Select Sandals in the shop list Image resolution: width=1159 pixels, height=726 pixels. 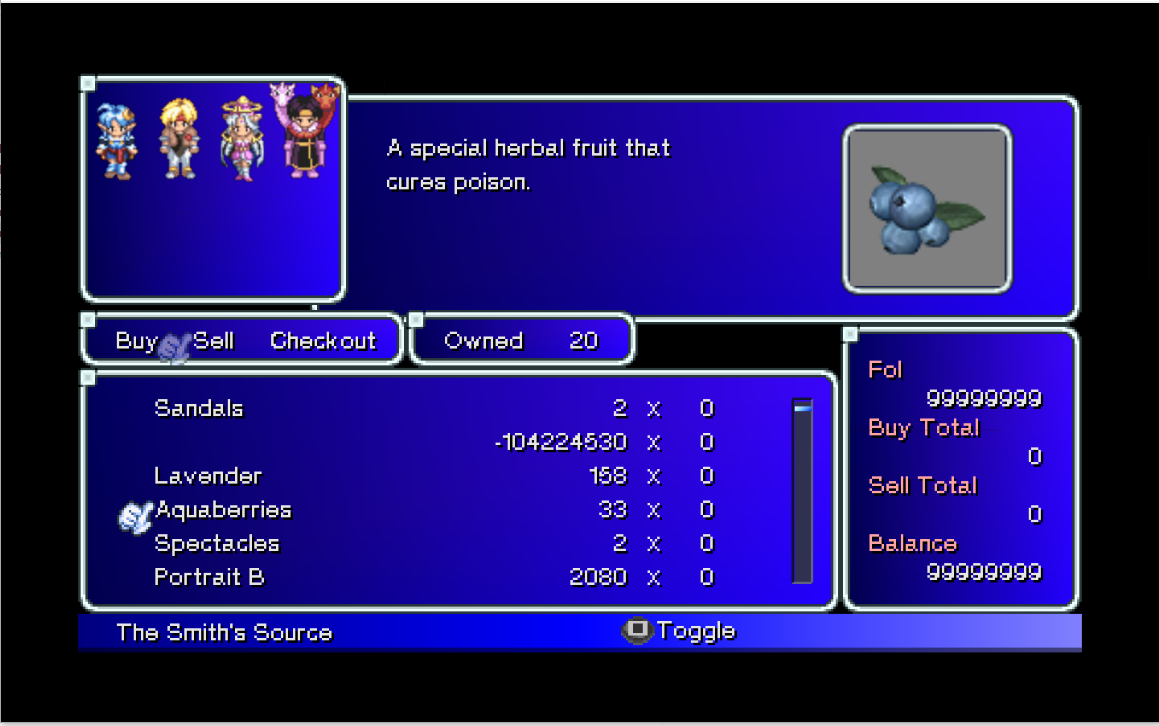click(x=199, y=408)
